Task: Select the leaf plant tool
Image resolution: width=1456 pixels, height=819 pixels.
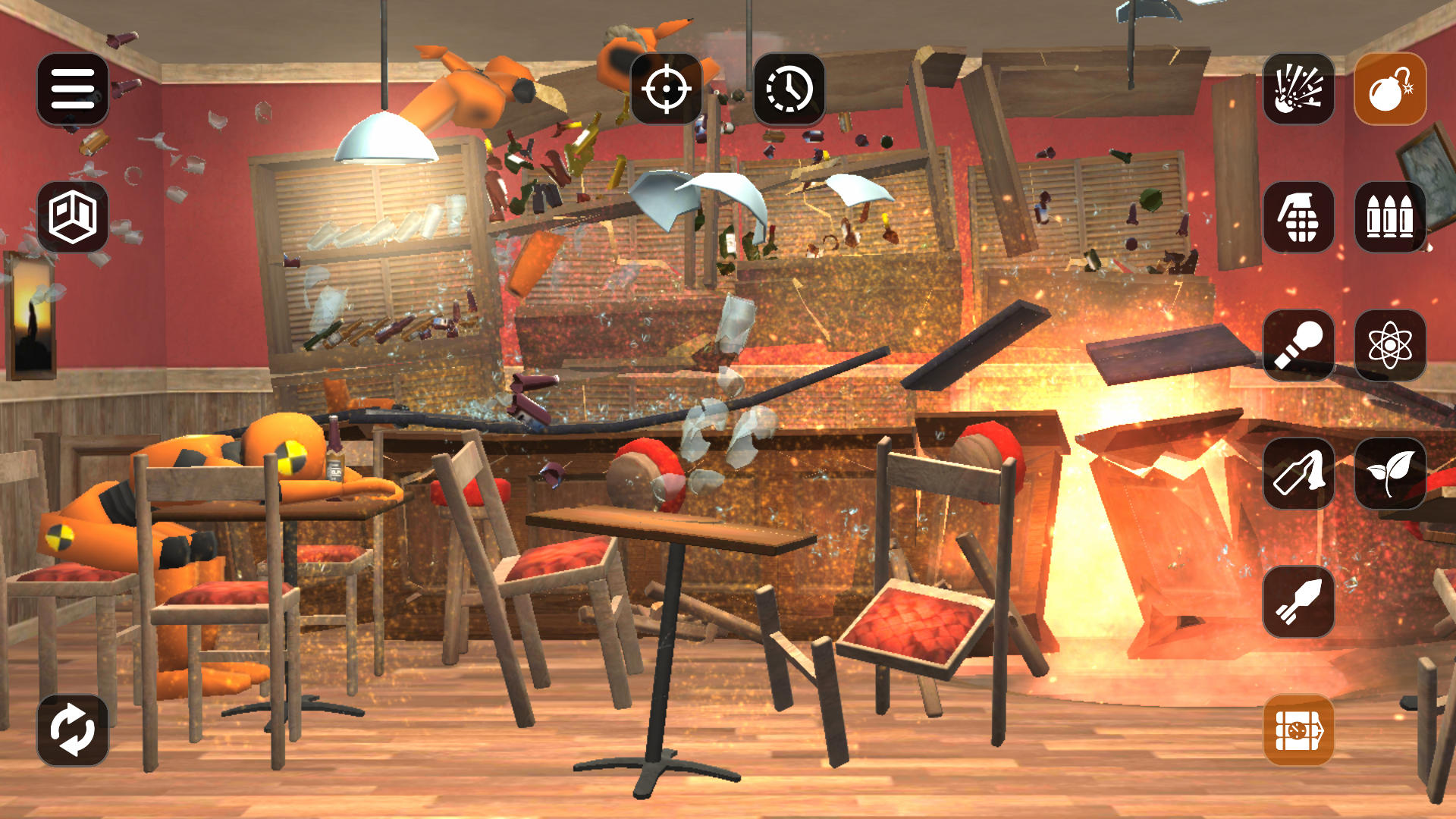Action: tap(1390, 472)
